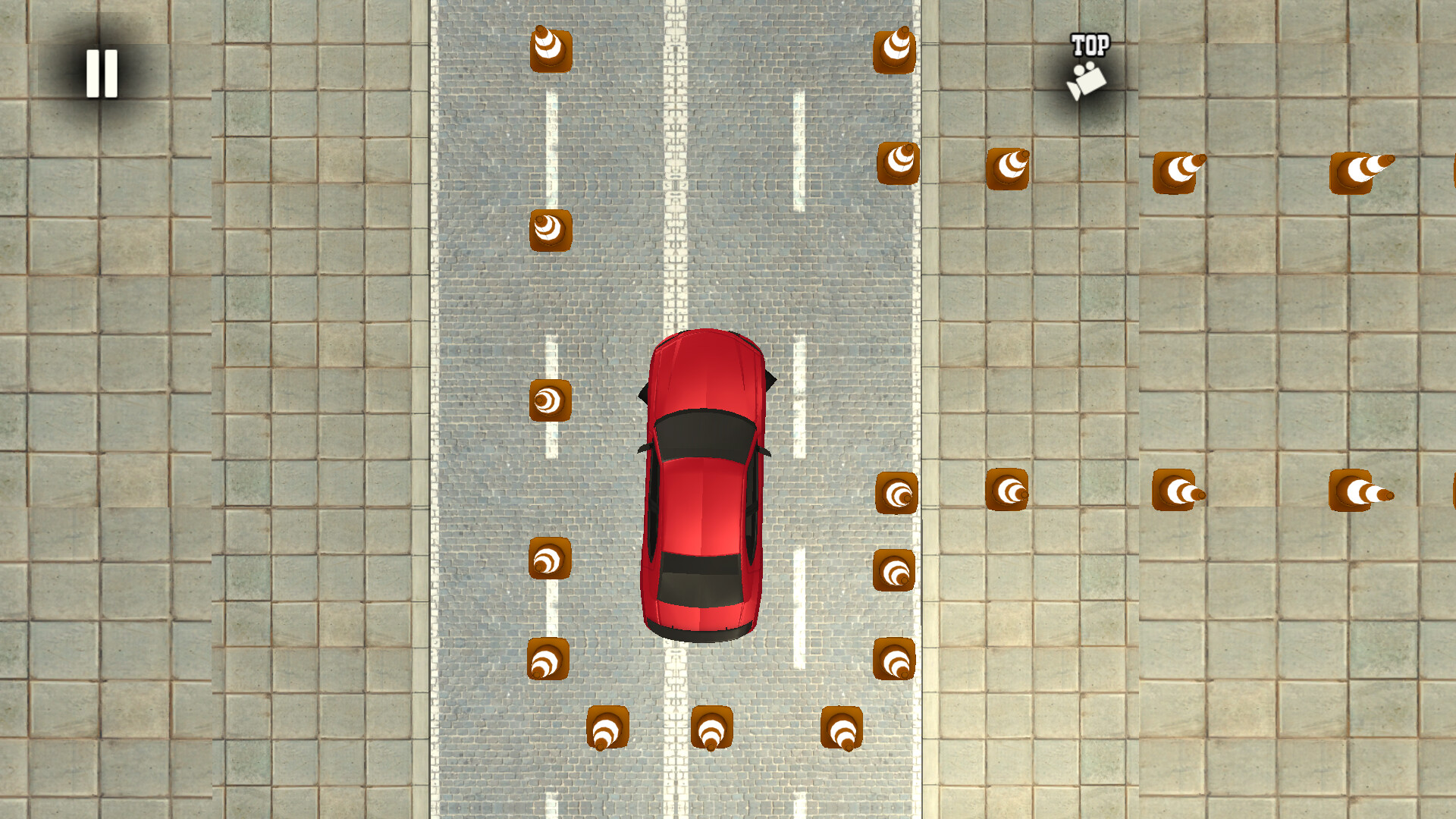Click the pause icon in the top-left

102,72
